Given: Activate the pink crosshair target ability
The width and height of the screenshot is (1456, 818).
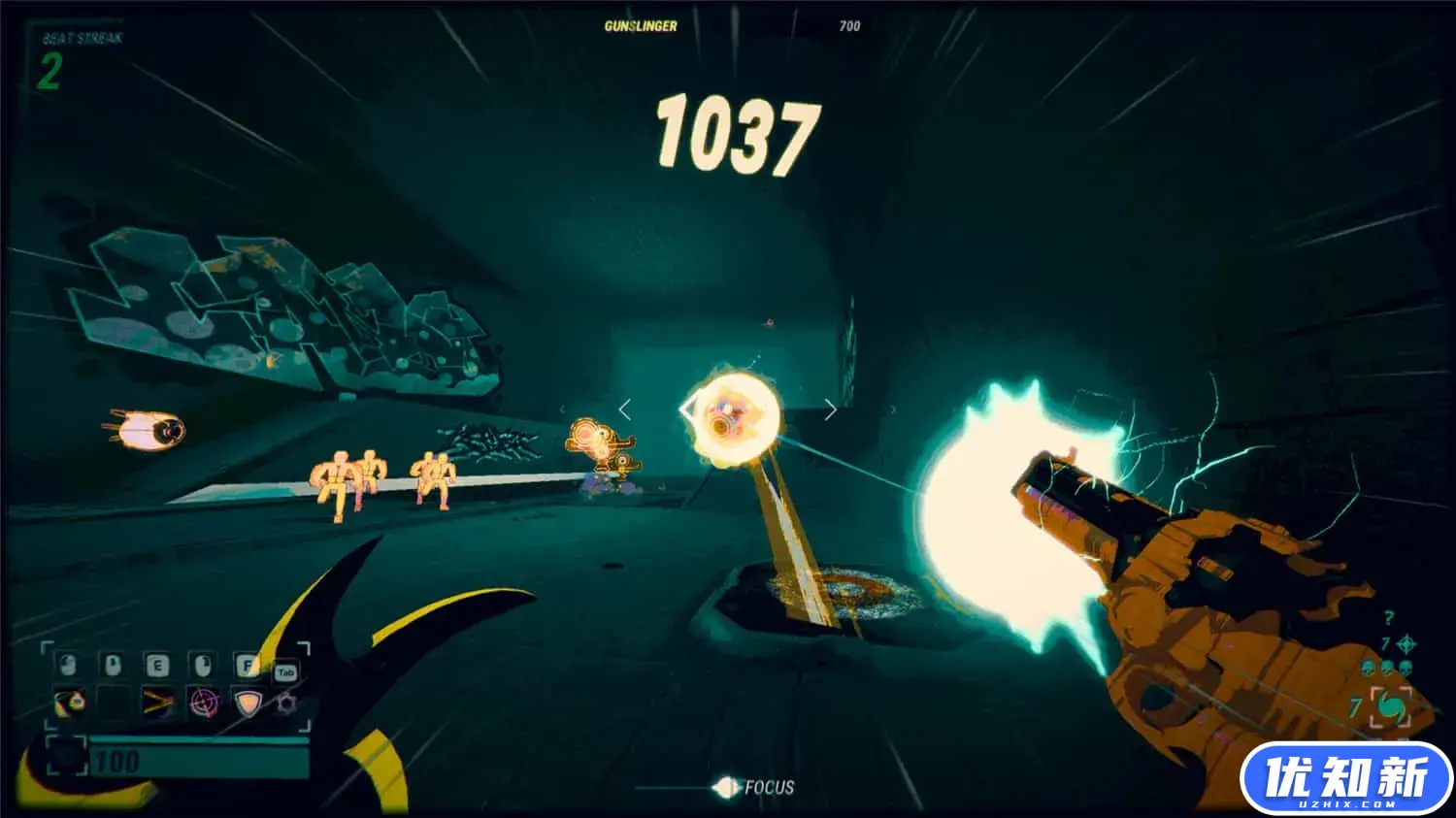Looking at the screenshot, I should [204, 702].
